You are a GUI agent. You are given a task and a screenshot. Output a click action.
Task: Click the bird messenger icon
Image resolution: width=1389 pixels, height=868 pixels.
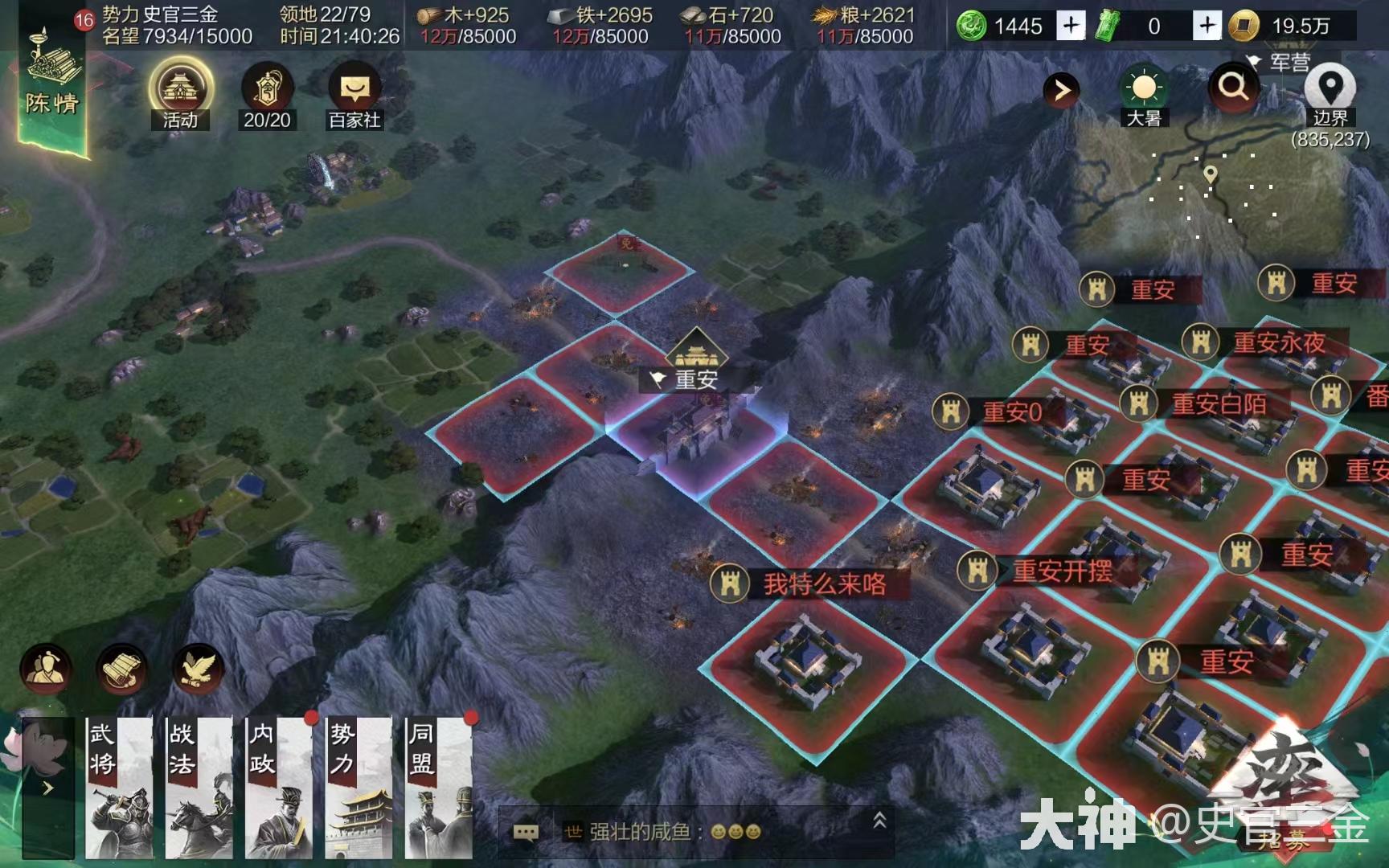point(198,669)
